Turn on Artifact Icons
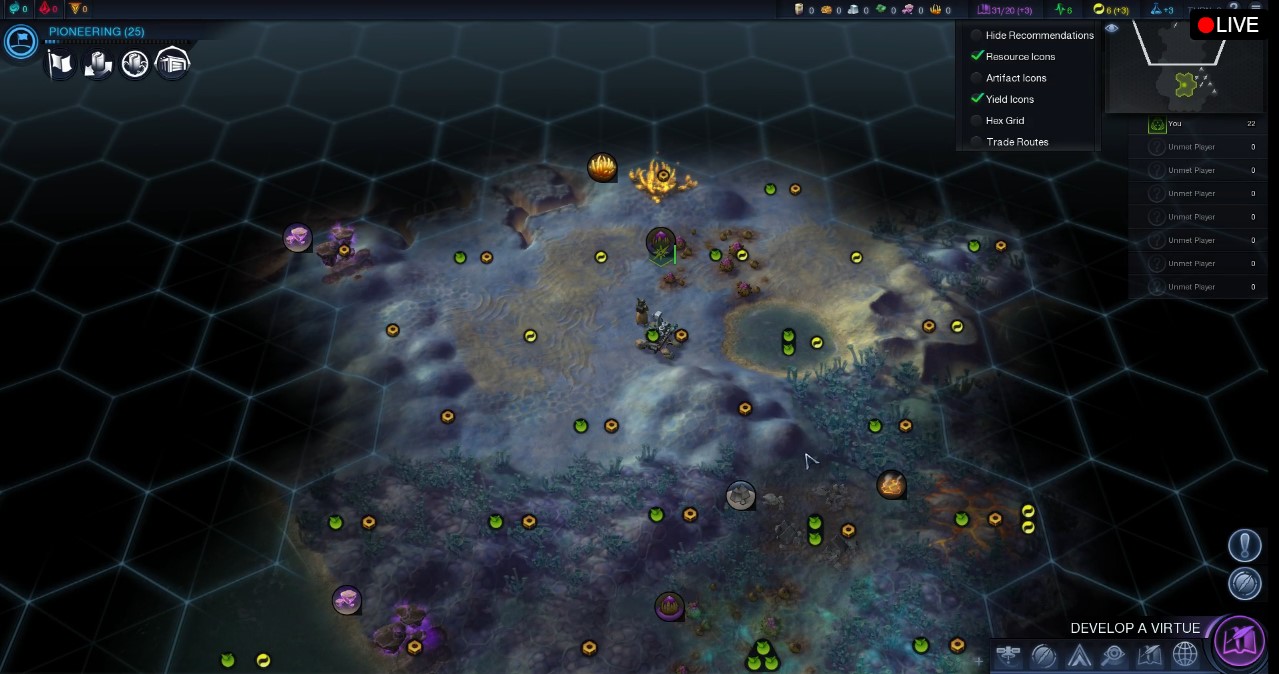This screenshot has width=1279, height=674. [977, 78]
